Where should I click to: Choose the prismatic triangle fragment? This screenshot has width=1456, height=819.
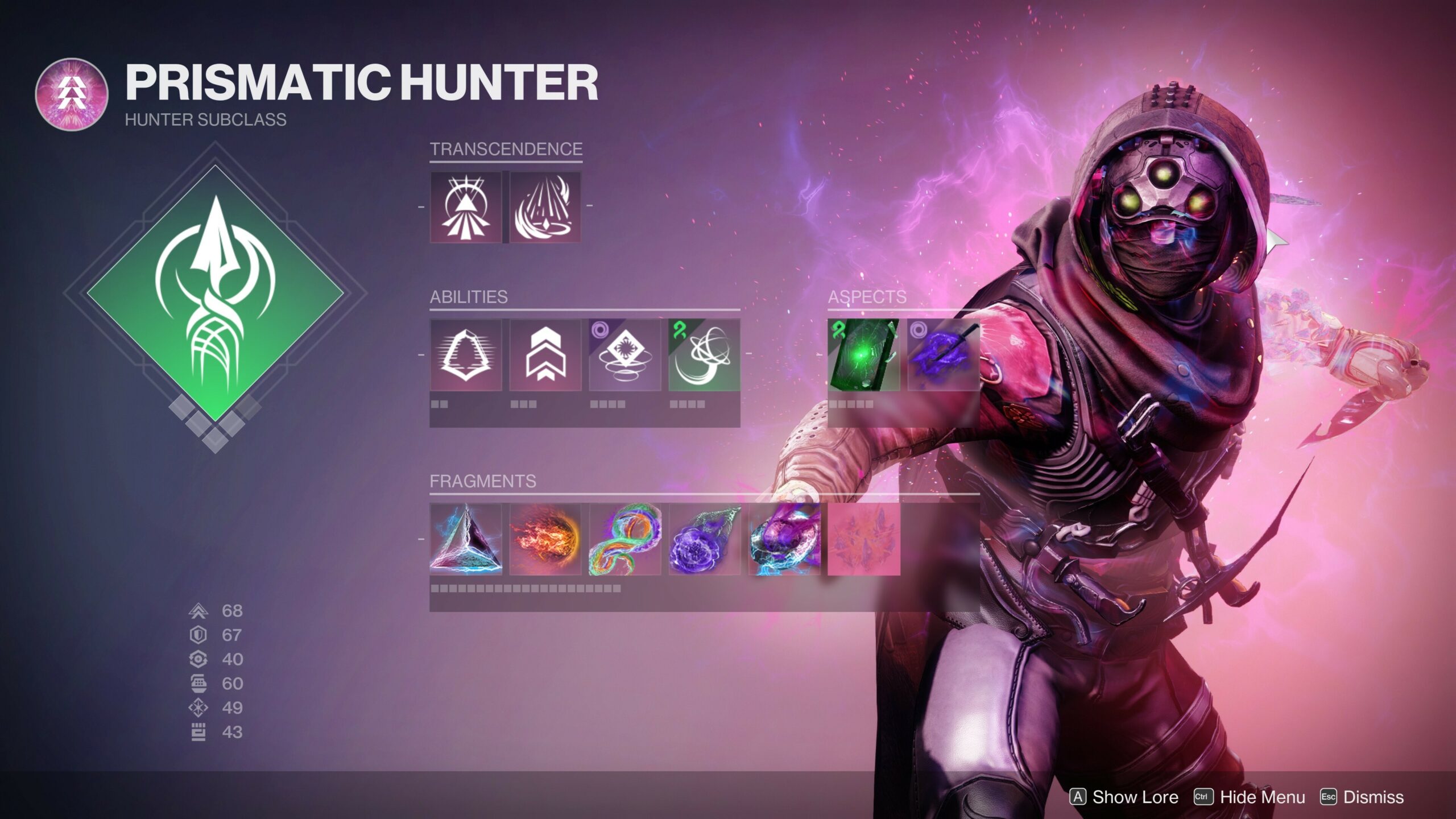point(466,539)
